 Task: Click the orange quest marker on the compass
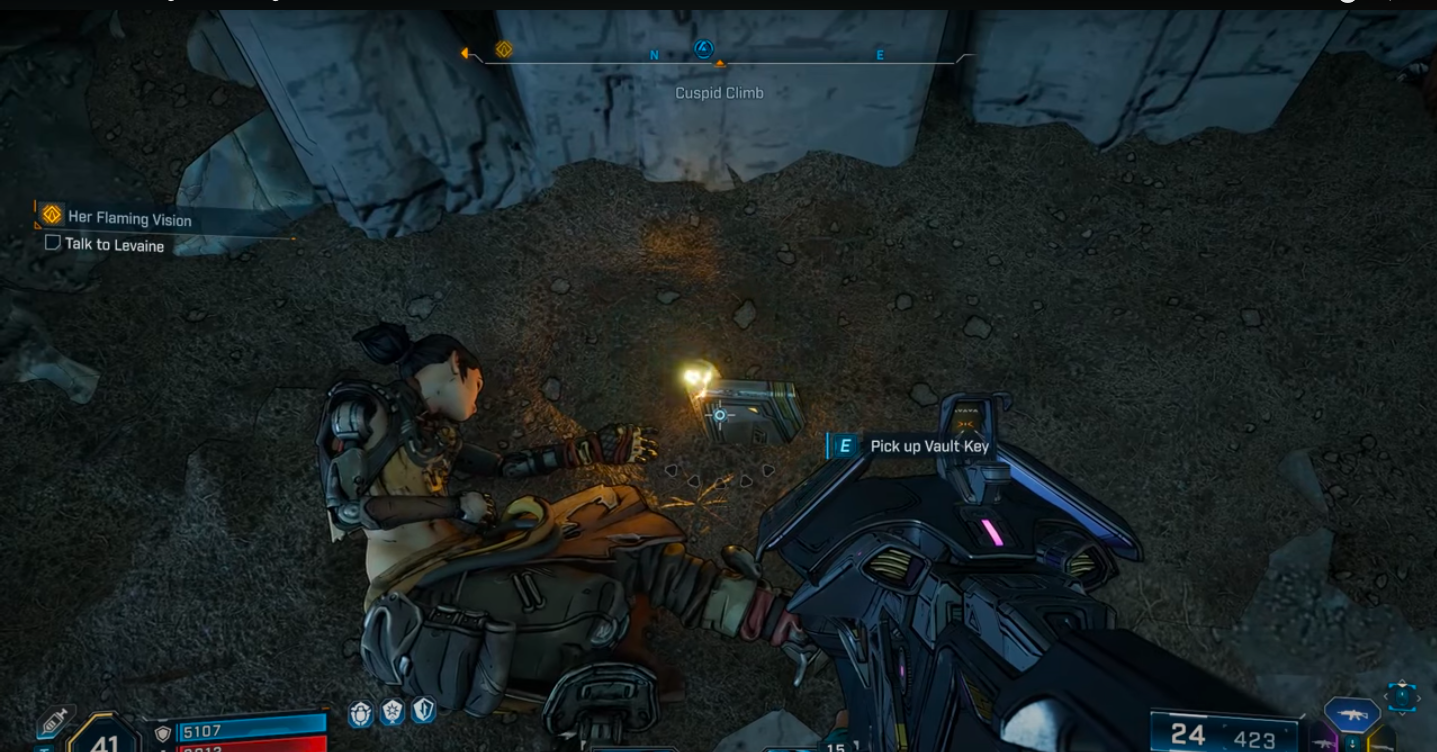(504, 49)
